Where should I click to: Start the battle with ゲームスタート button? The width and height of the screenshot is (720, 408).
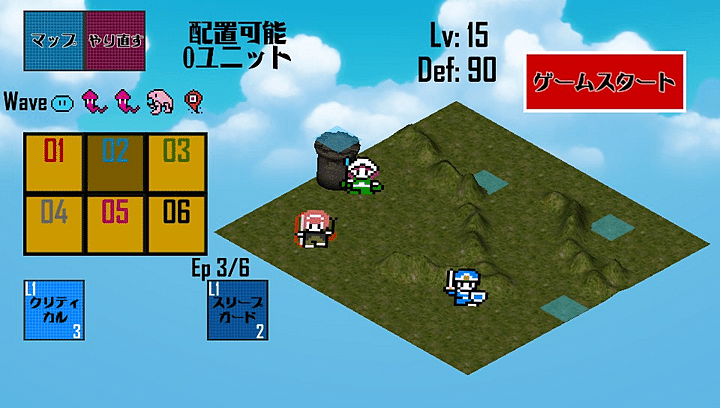(x=604, y=82)
